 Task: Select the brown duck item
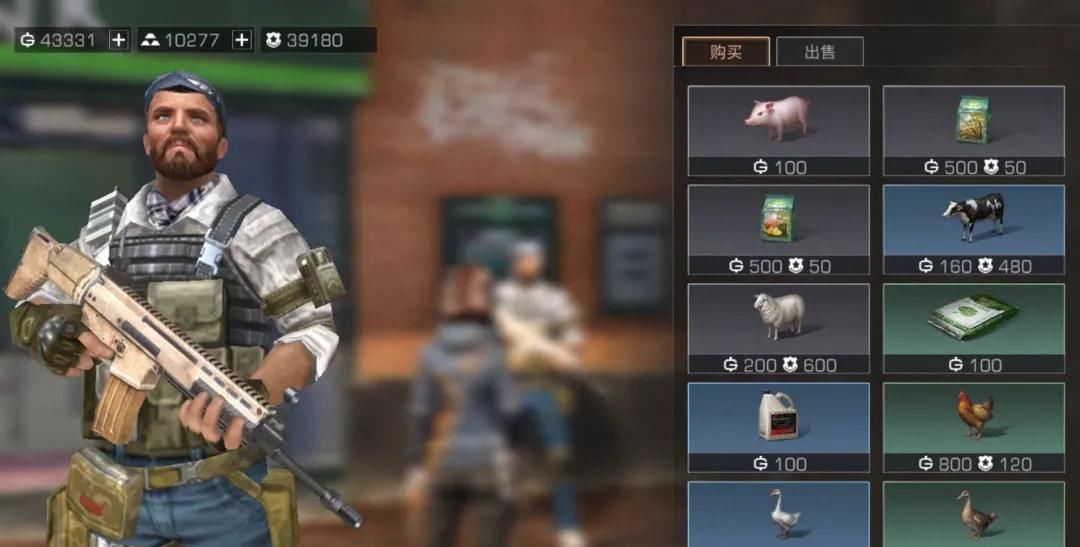[973, 514]
